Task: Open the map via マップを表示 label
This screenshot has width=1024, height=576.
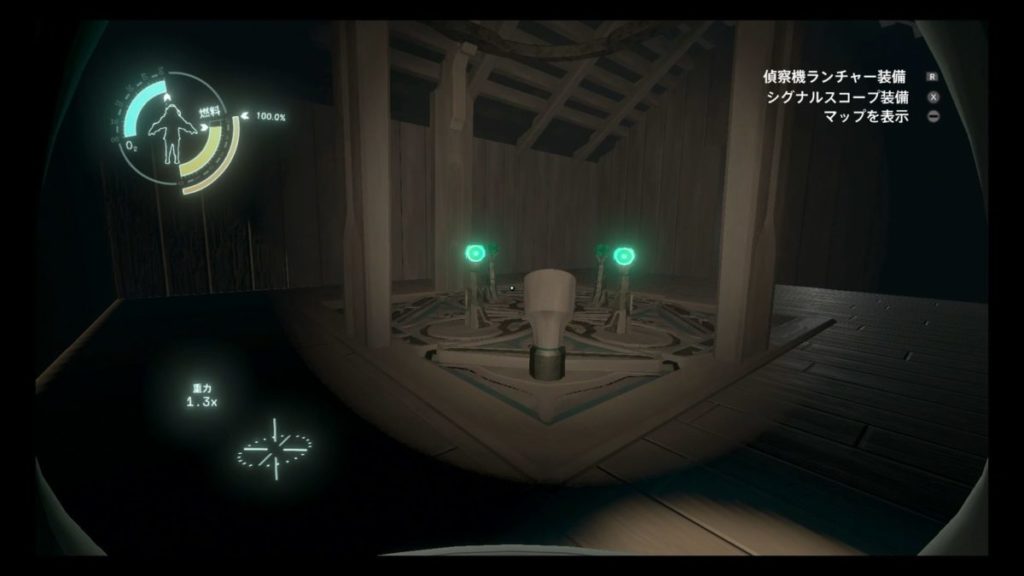Action: (866, 116)
